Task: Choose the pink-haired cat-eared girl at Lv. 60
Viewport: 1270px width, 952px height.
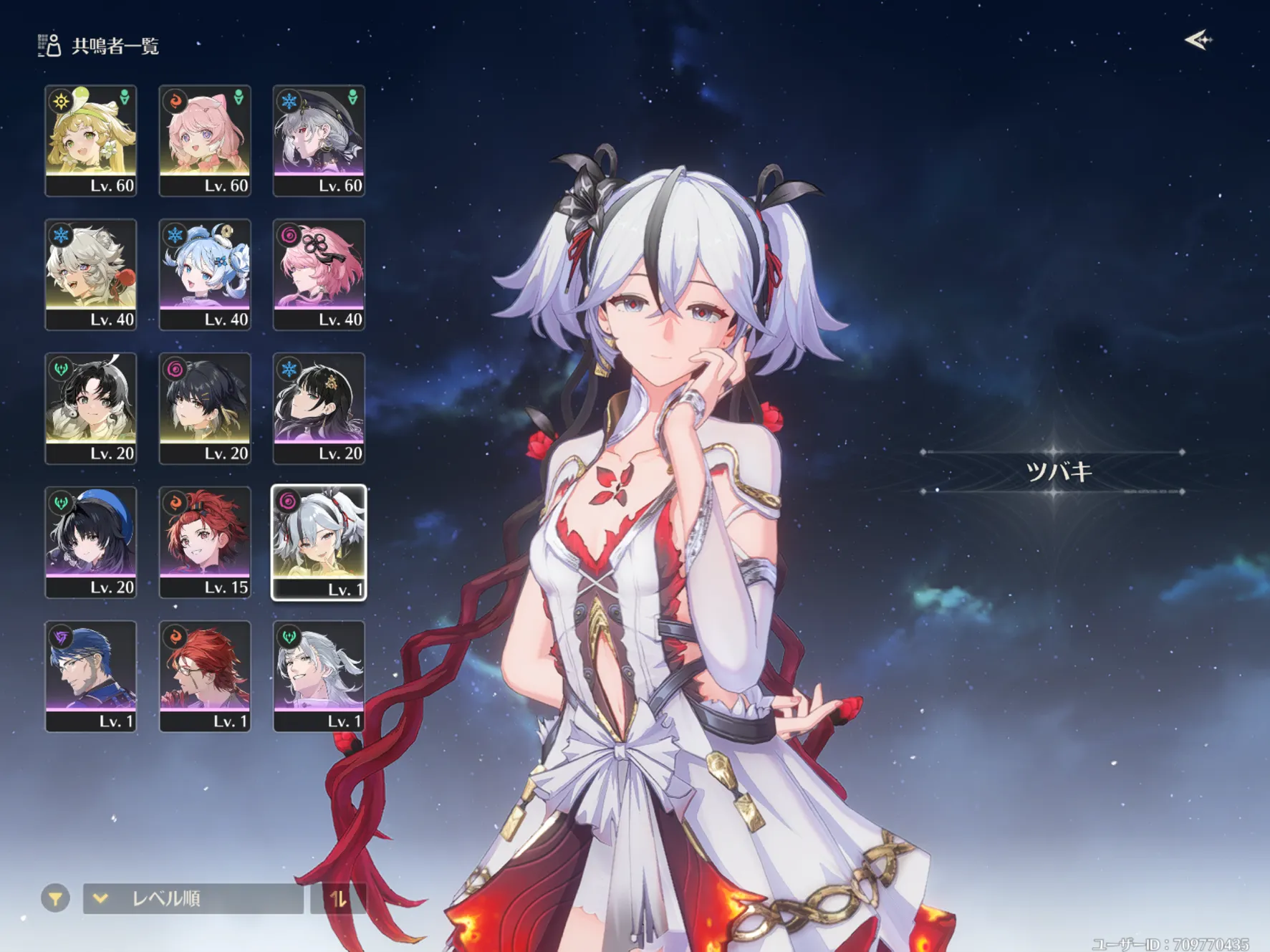Action: 205,140
